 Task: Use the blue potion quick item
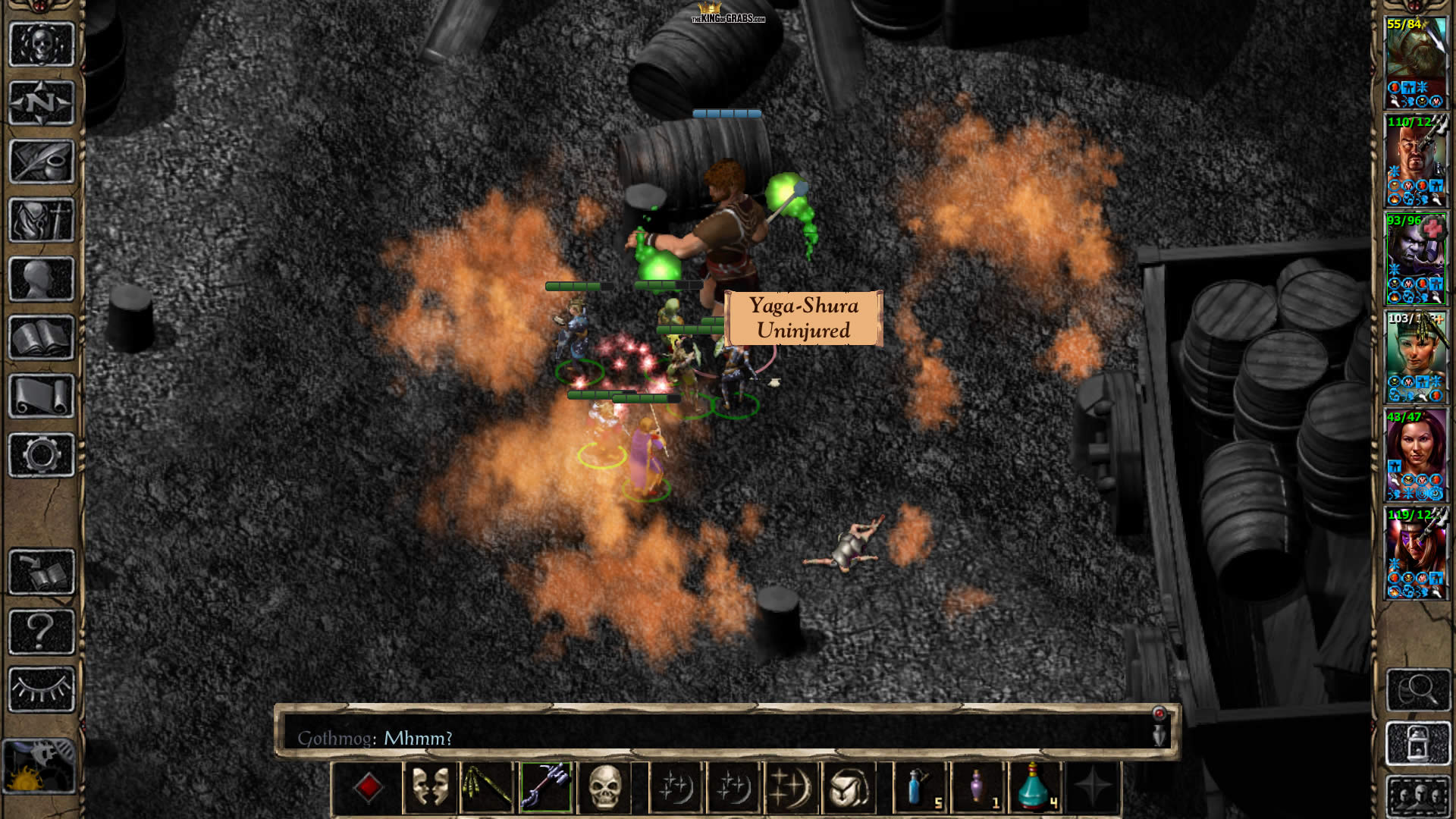point(919,787)
